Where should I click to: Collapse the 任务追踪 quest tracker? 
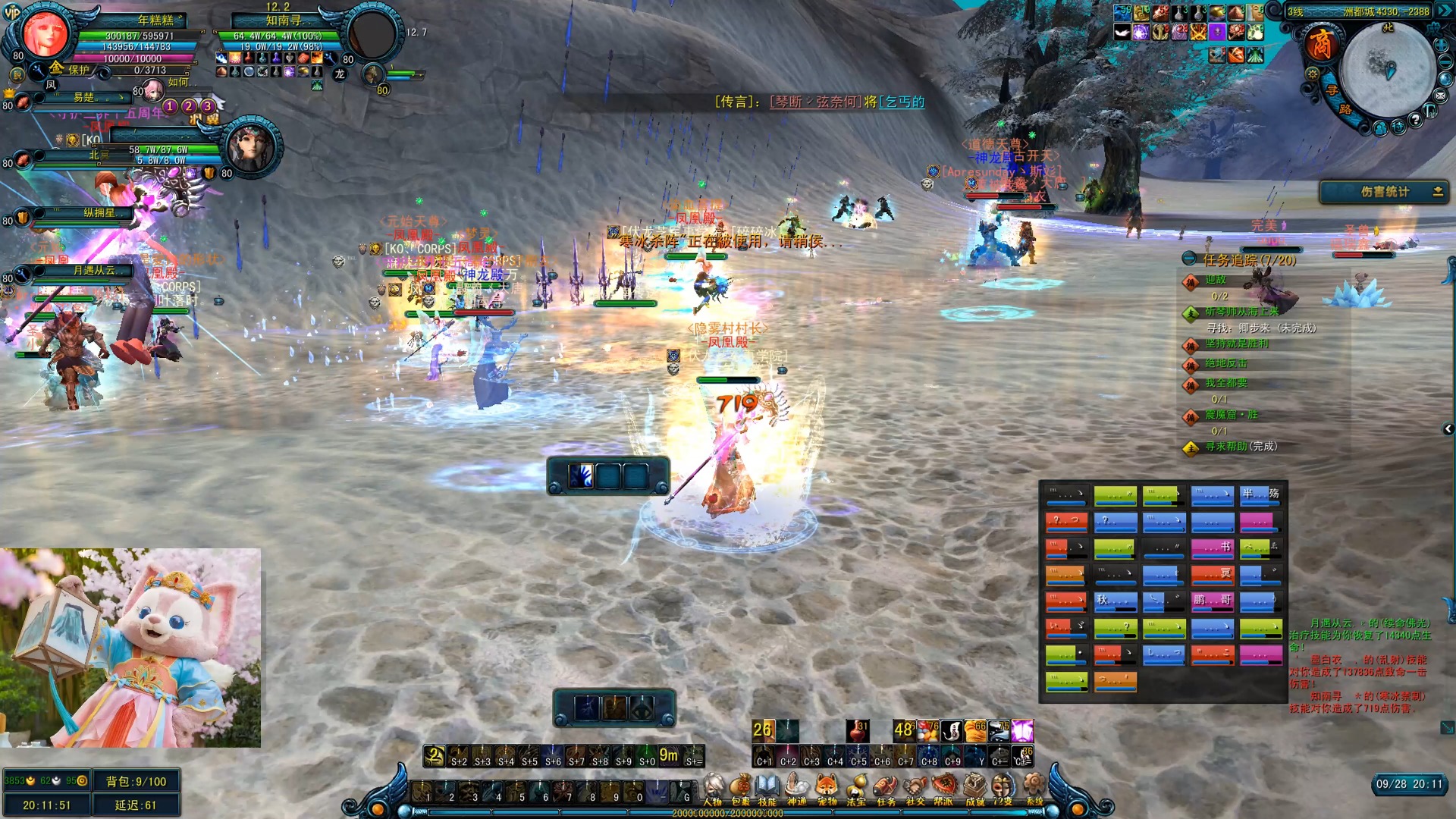(1189, 259)
